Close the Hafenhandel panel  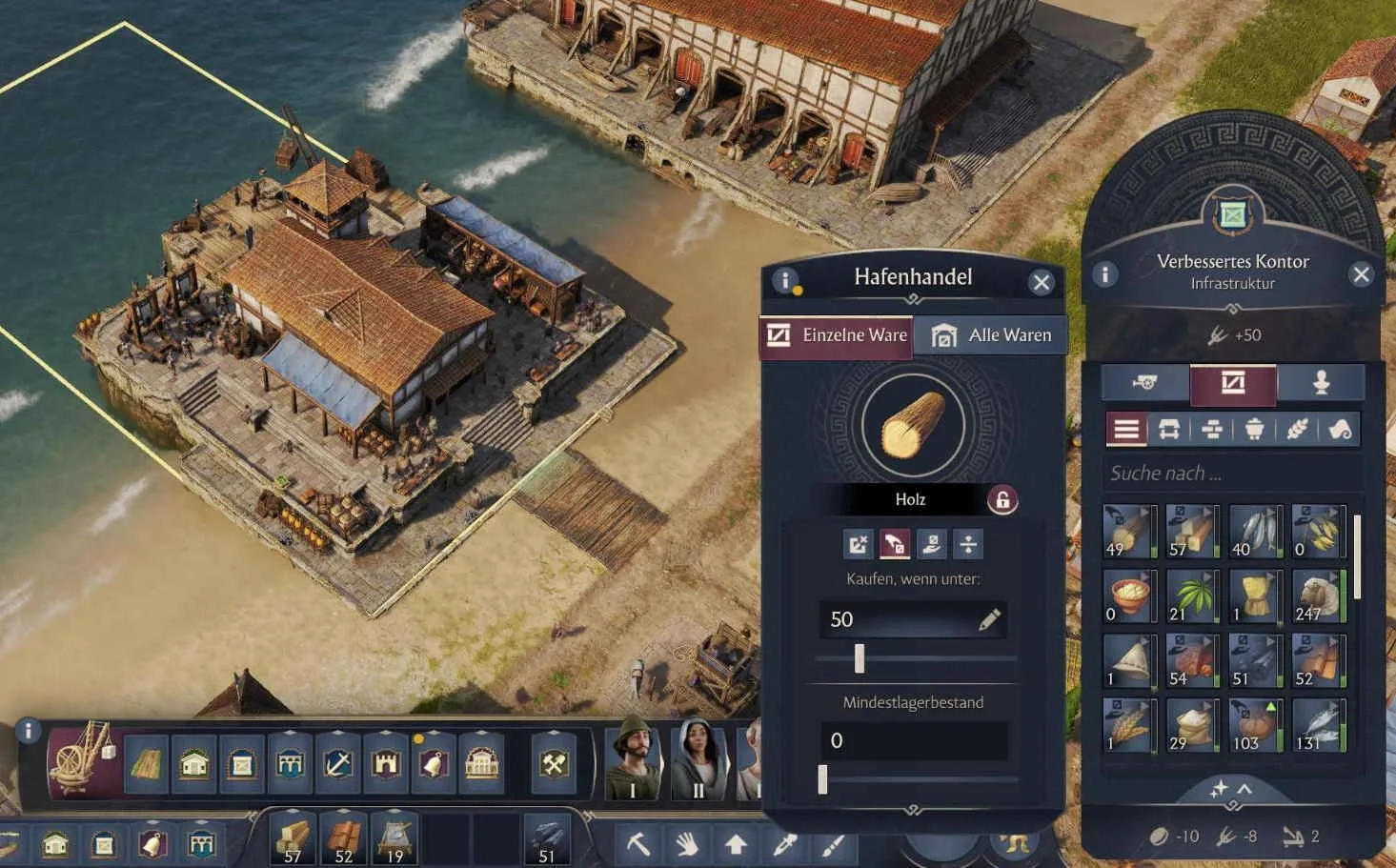point(1041,282)
